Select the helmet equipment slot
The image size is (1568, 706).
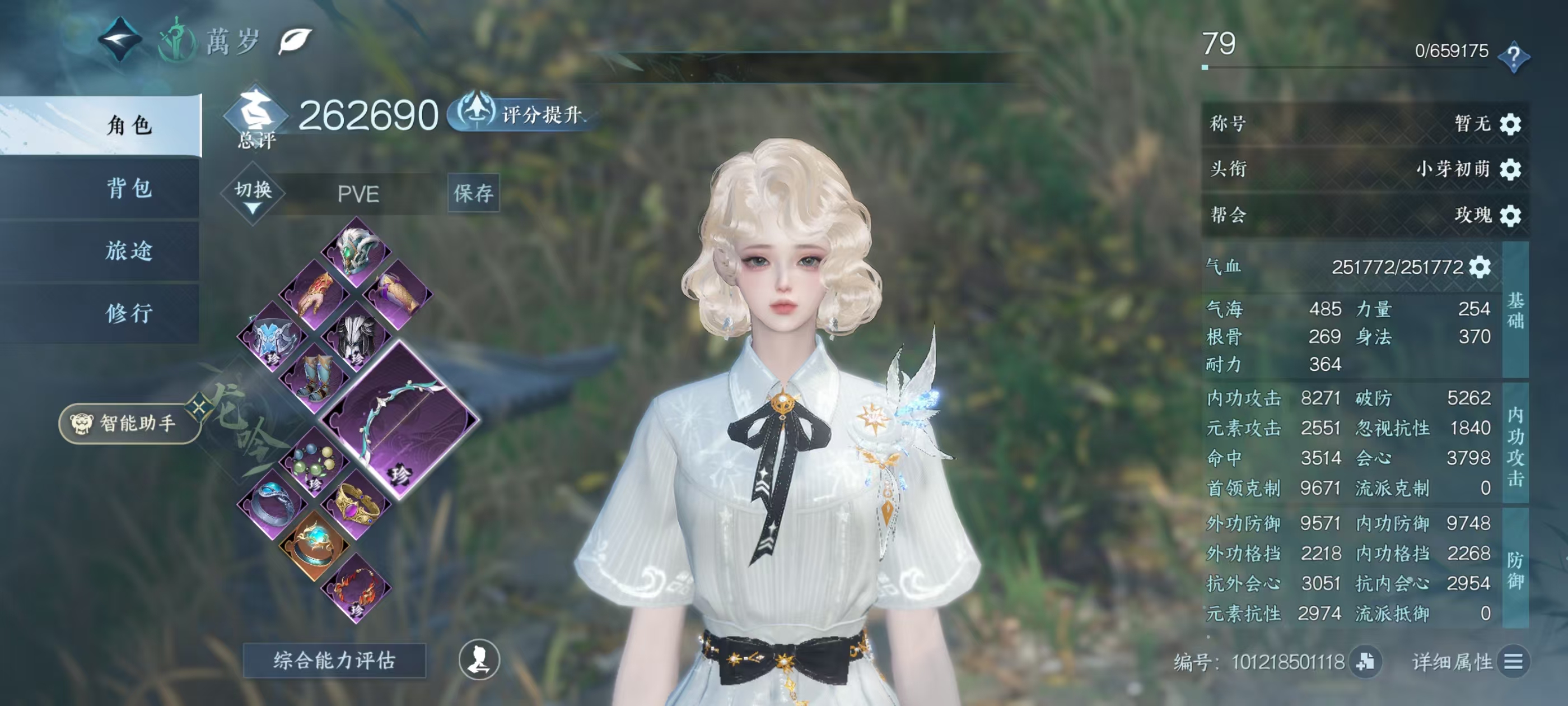tap(356, 251)
